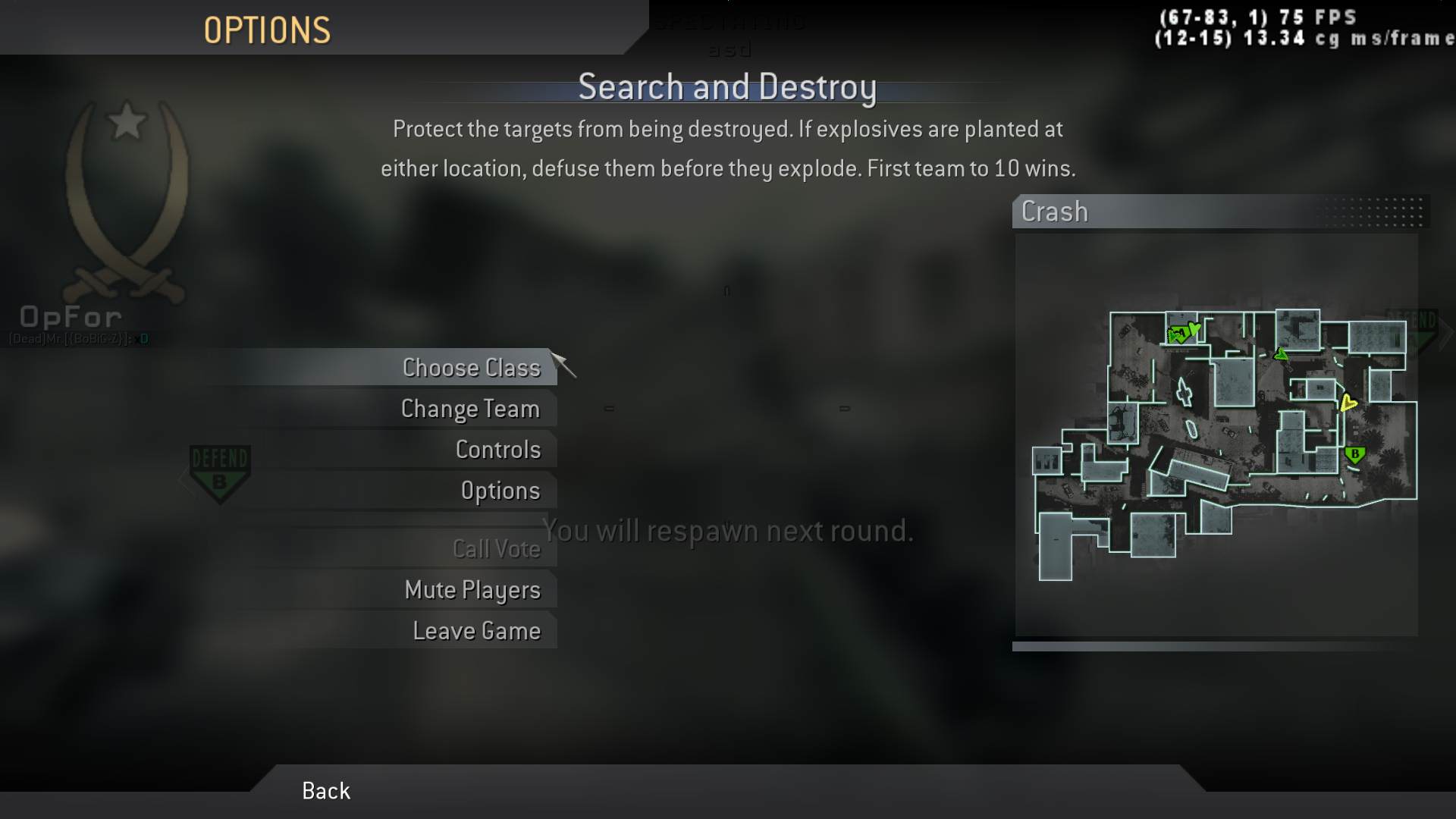Open the Controls settings
The image size is (1456, 819).
[497, 450]
